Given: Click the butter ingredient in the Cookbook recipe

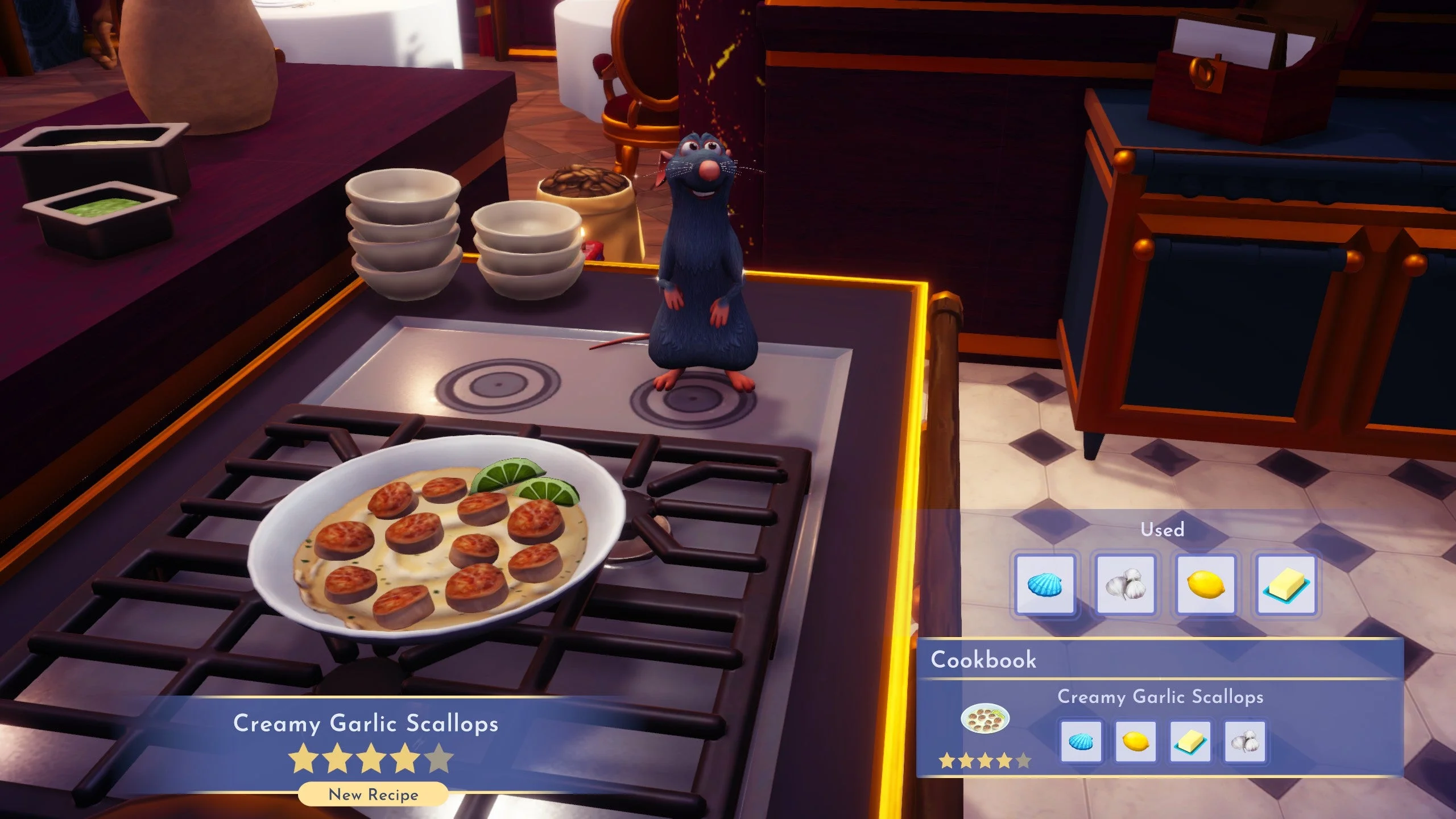Looking at the screenshot, I should [1190, 742].
